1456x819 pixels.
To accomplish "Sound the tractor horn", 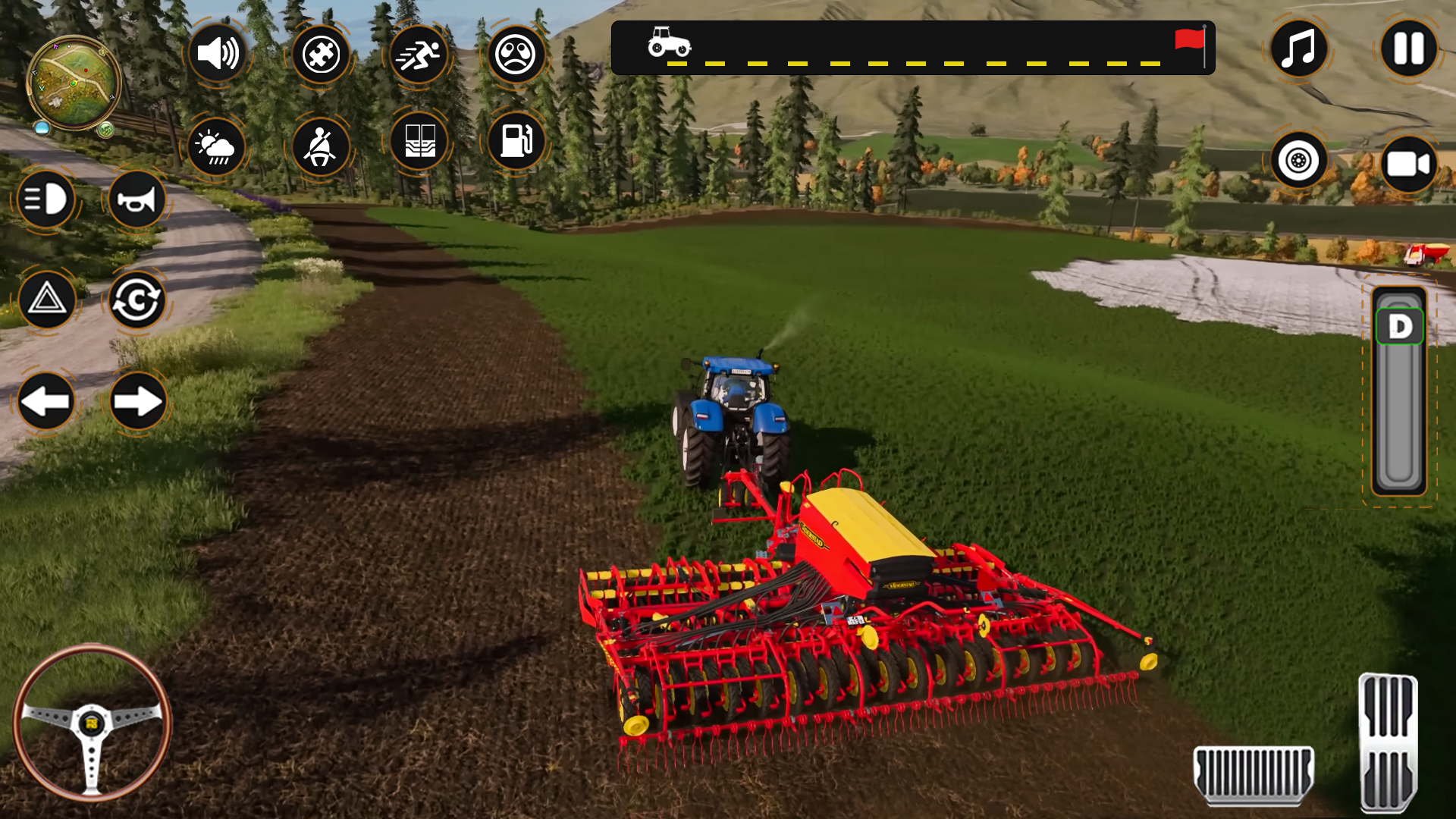I will [136, 199].
